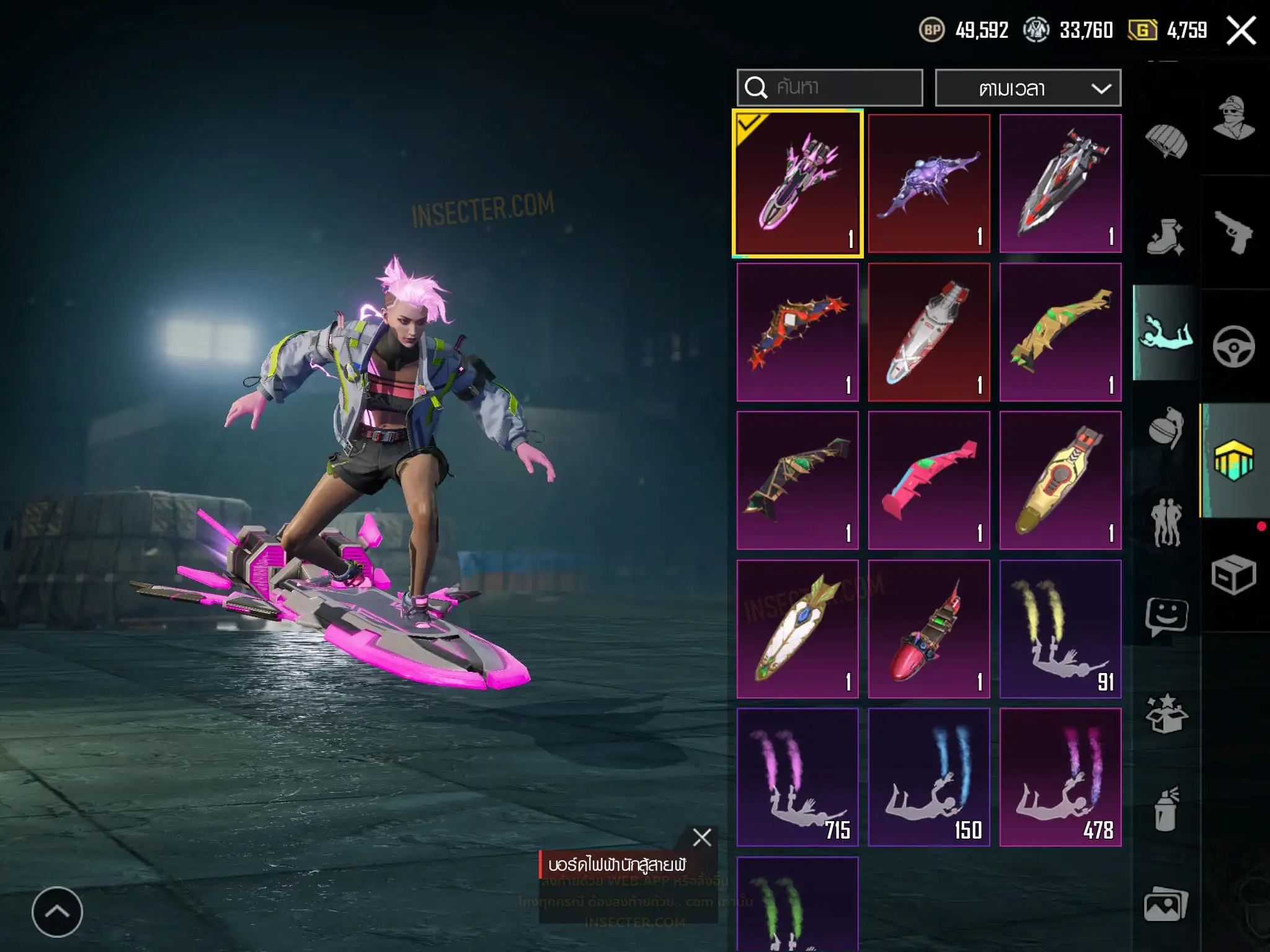Viewport: 1270px width, 952px height.
Task: Switch to the grenade category tab
Action: click(x=1166, y=428)
